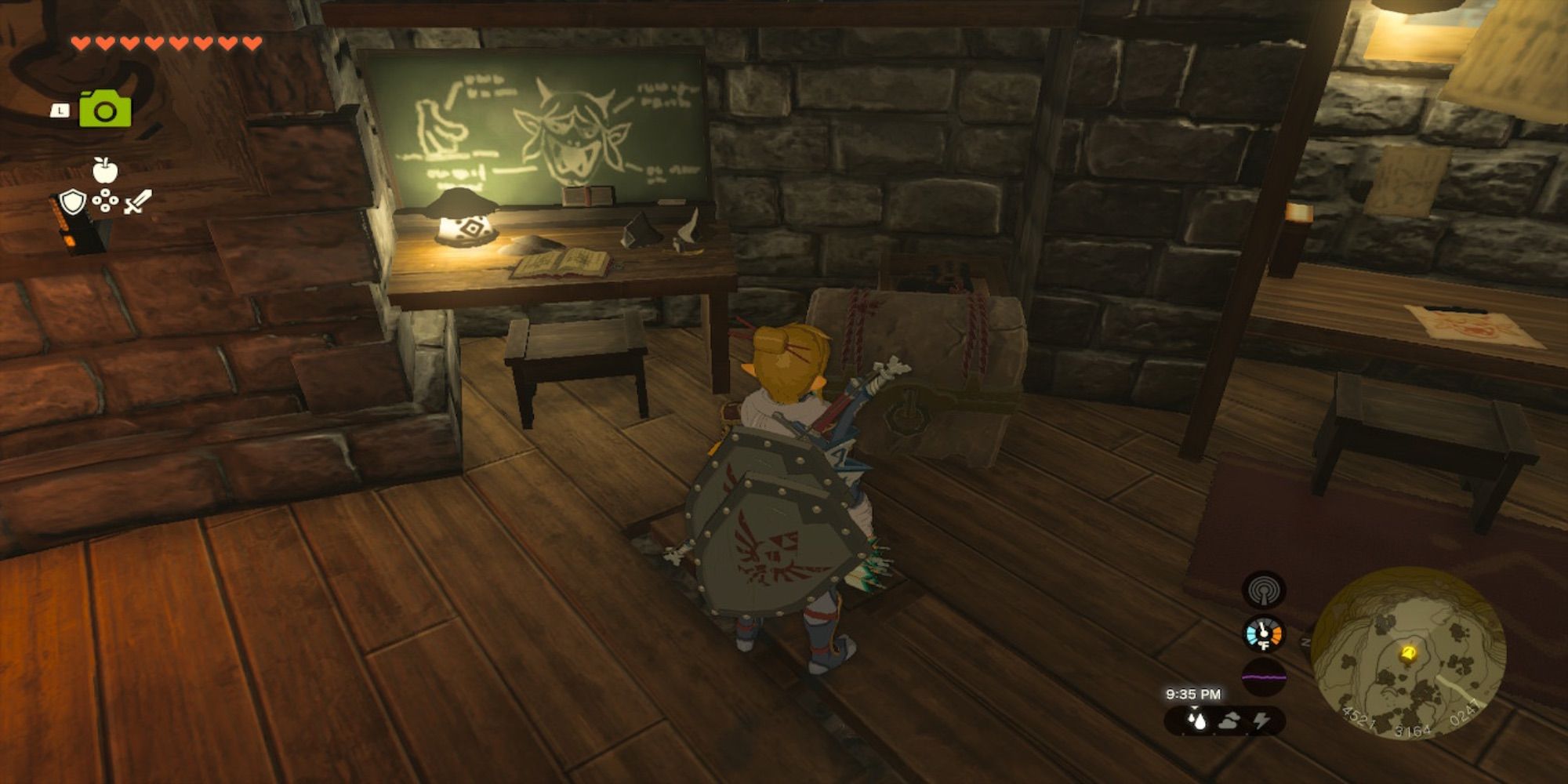The image size is (1568, 784).
Task: Select the 9:35 PM time display
Action: point(1195,693)
